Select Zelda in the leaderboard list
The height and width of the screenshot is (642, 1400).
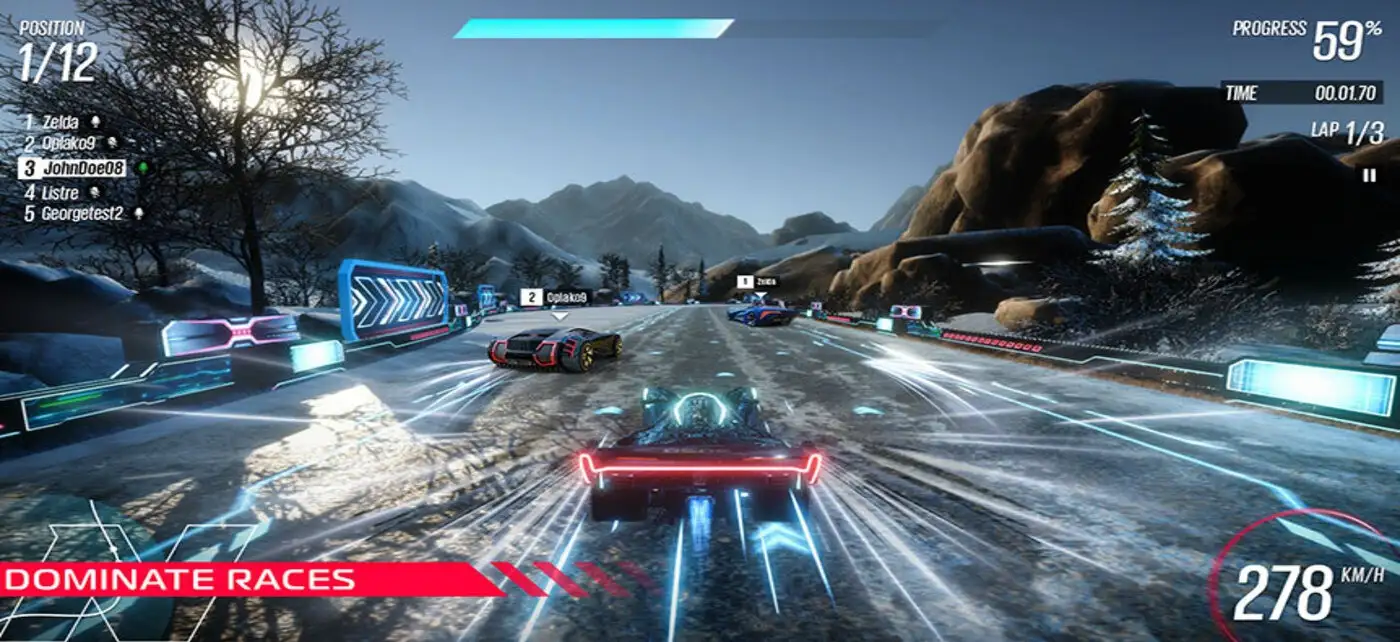coord(61,122)
